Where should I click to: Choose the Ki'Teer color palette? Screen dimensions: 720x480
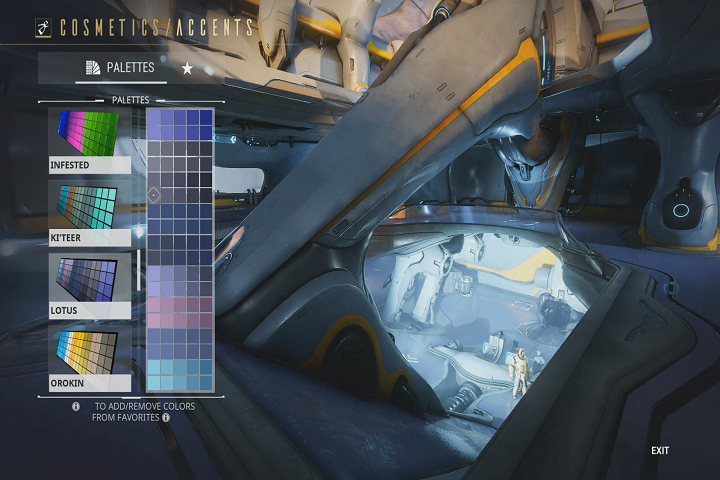[89, 214]
